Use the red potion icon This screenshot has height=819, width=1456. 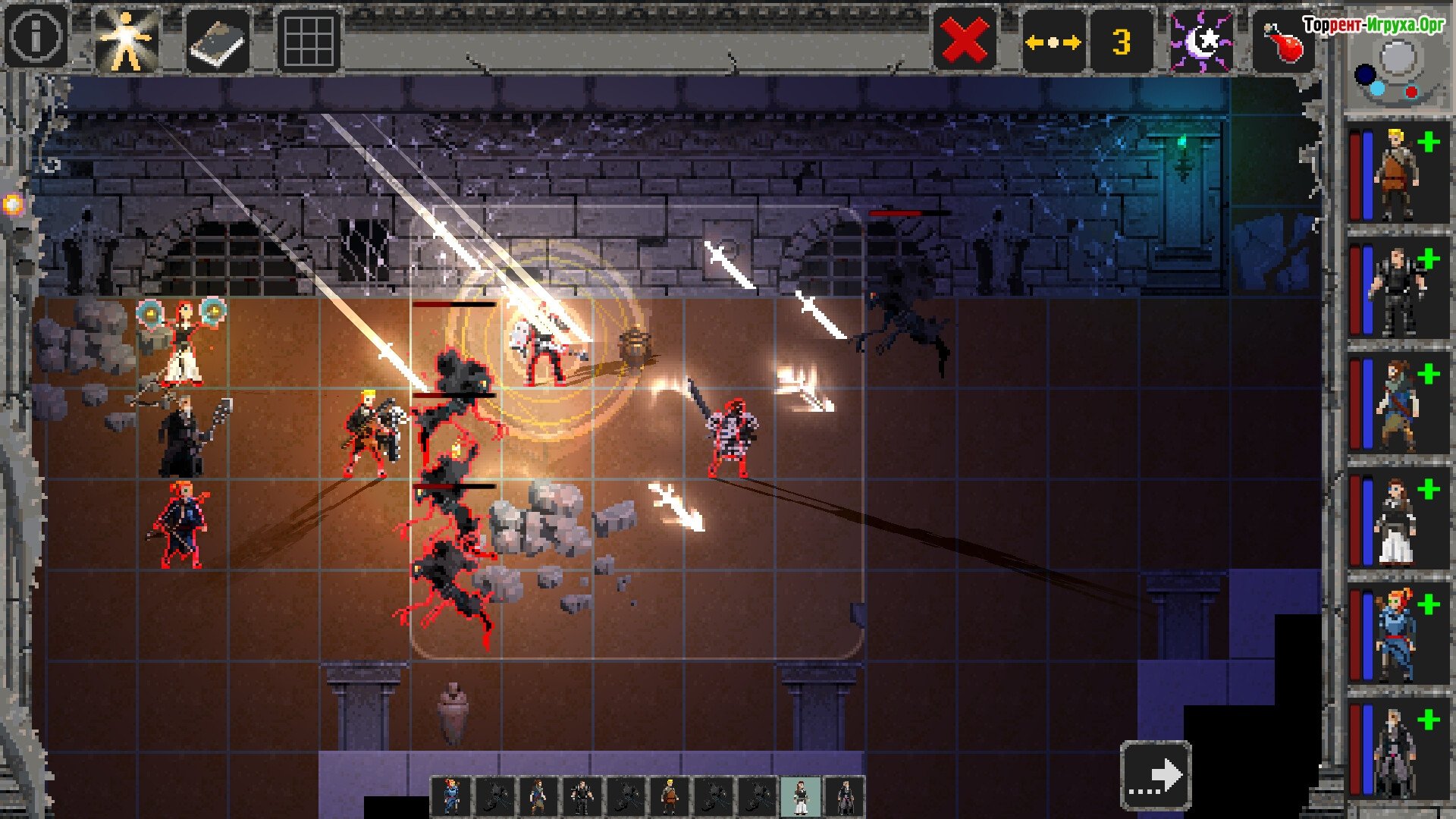1283,42
